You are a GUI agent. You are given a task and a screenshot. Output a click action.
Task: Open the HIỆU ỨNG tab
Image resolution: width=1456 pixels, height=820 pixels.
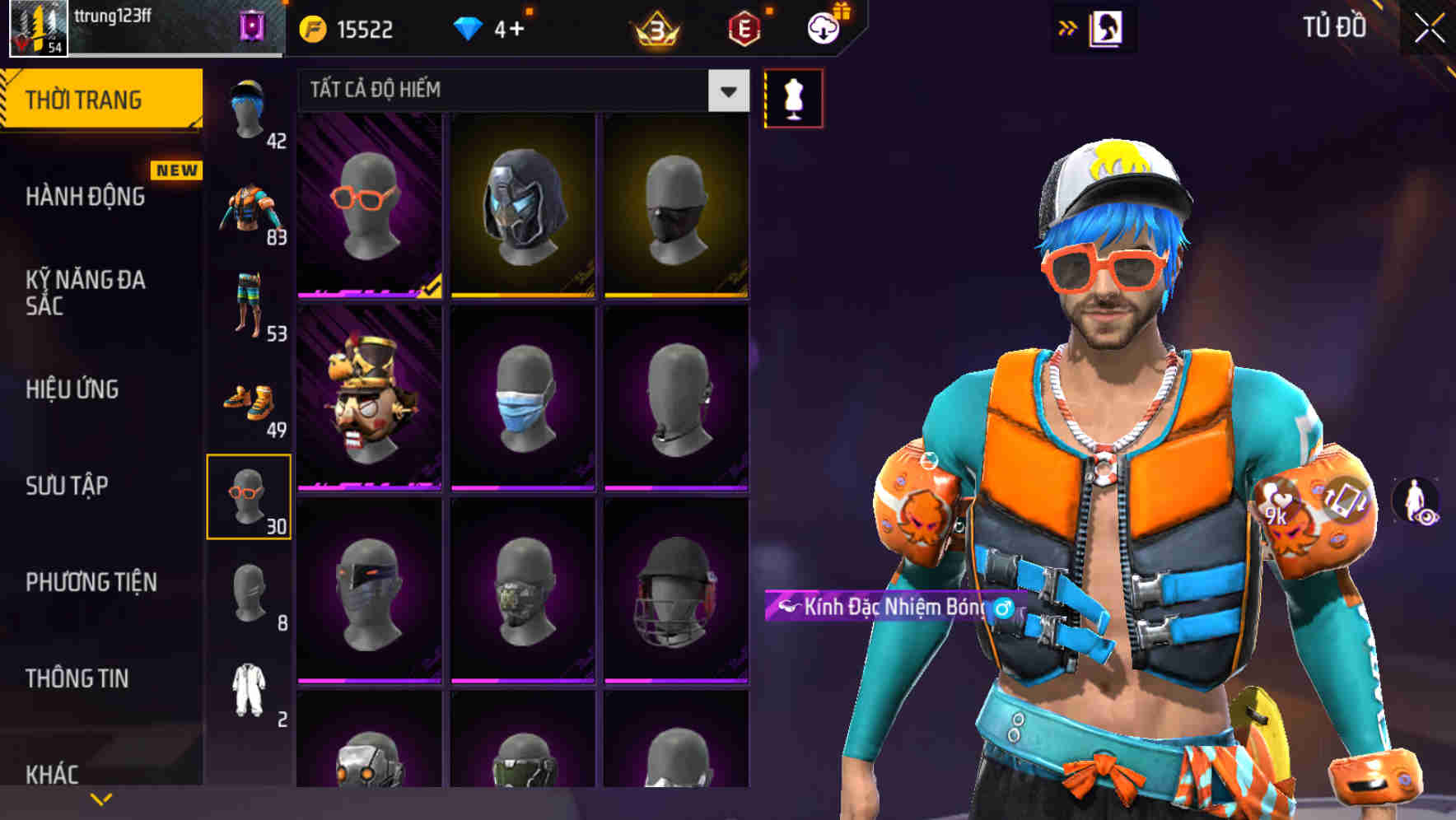(x=72, y=389)
